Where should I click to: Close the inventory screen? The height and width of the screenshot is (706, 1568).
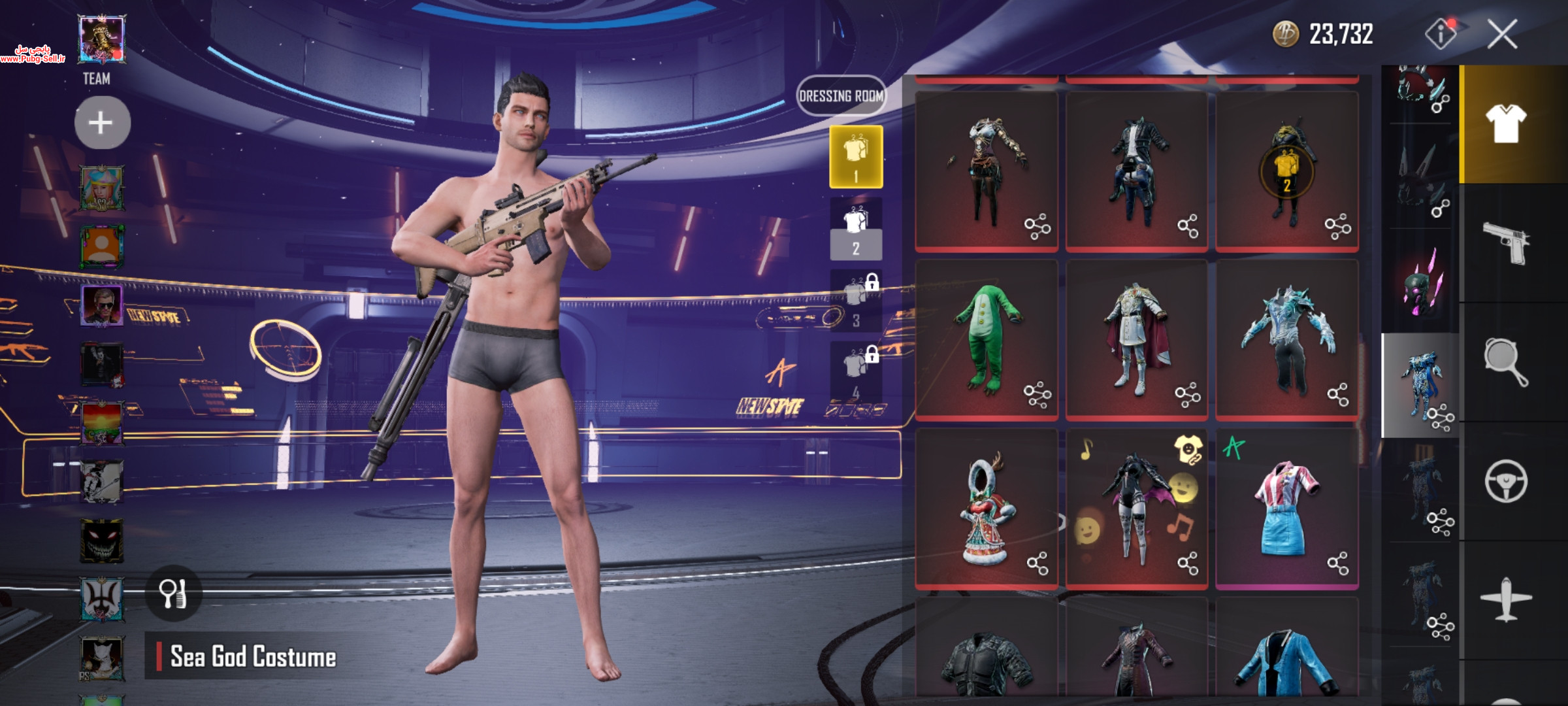pos(1502,34)
